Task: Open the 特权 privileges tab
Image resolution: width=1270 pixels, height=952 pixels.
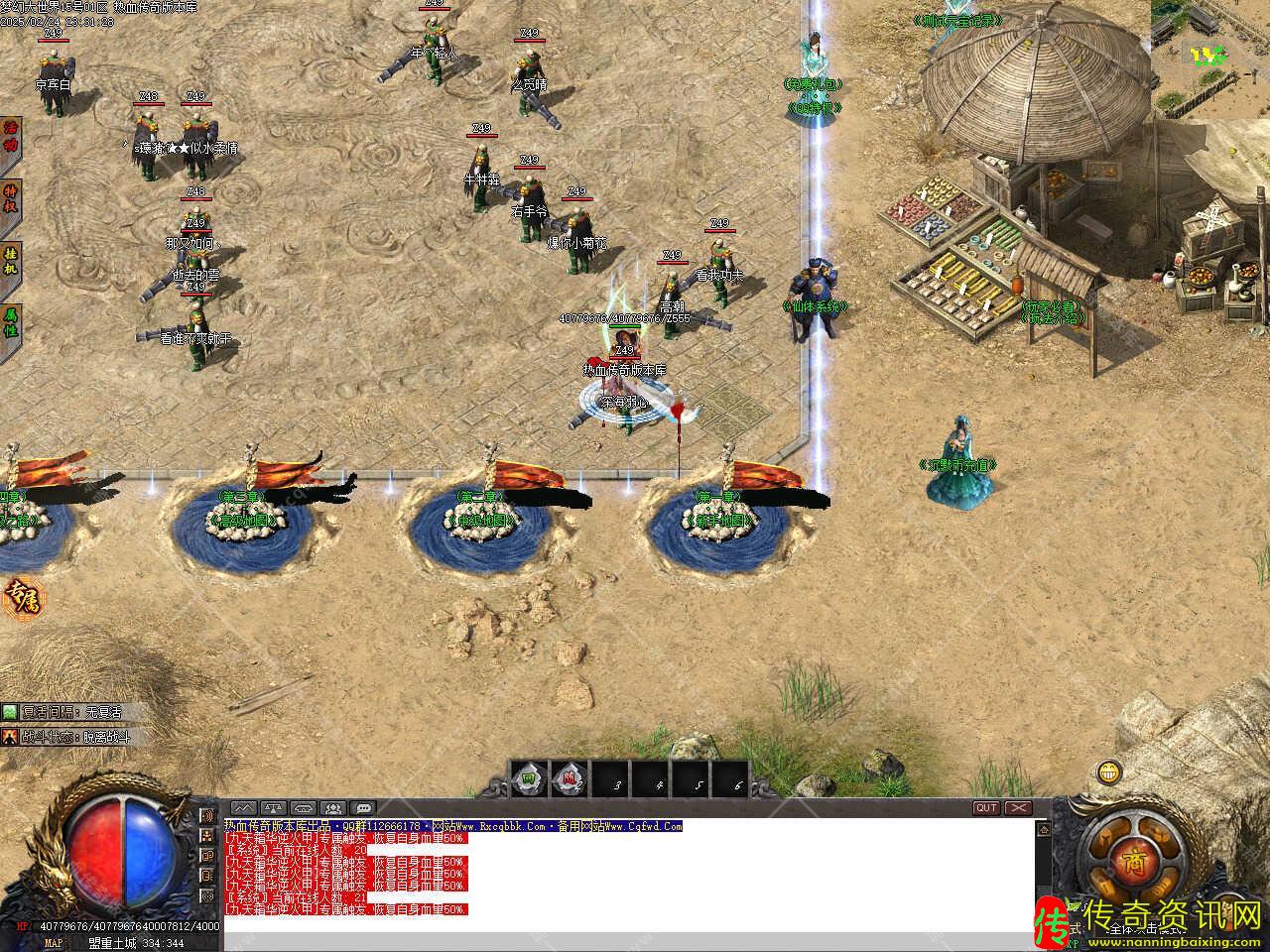Action: [11, 198]
